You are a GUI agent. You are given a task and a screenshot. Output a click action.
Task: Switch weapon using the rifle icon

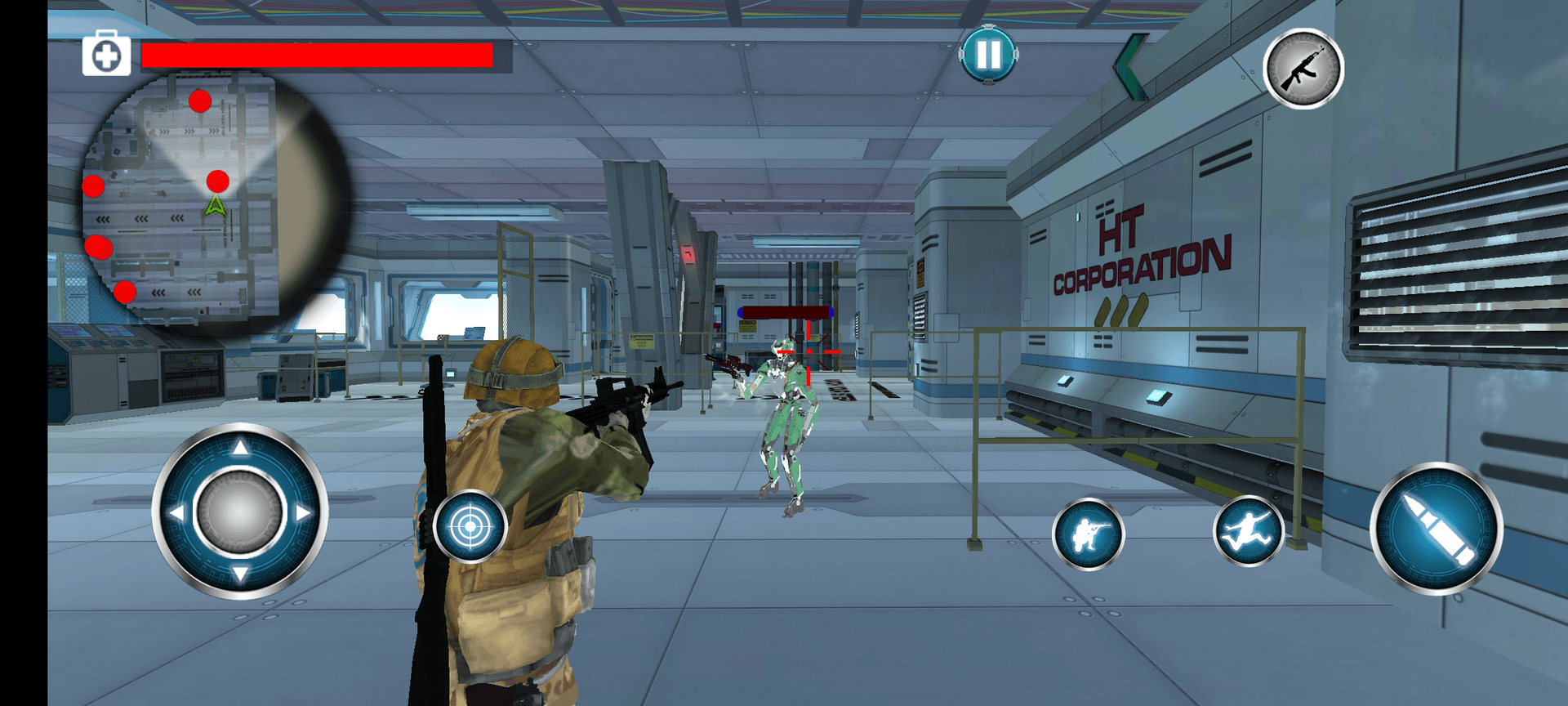pos(1303,69)
